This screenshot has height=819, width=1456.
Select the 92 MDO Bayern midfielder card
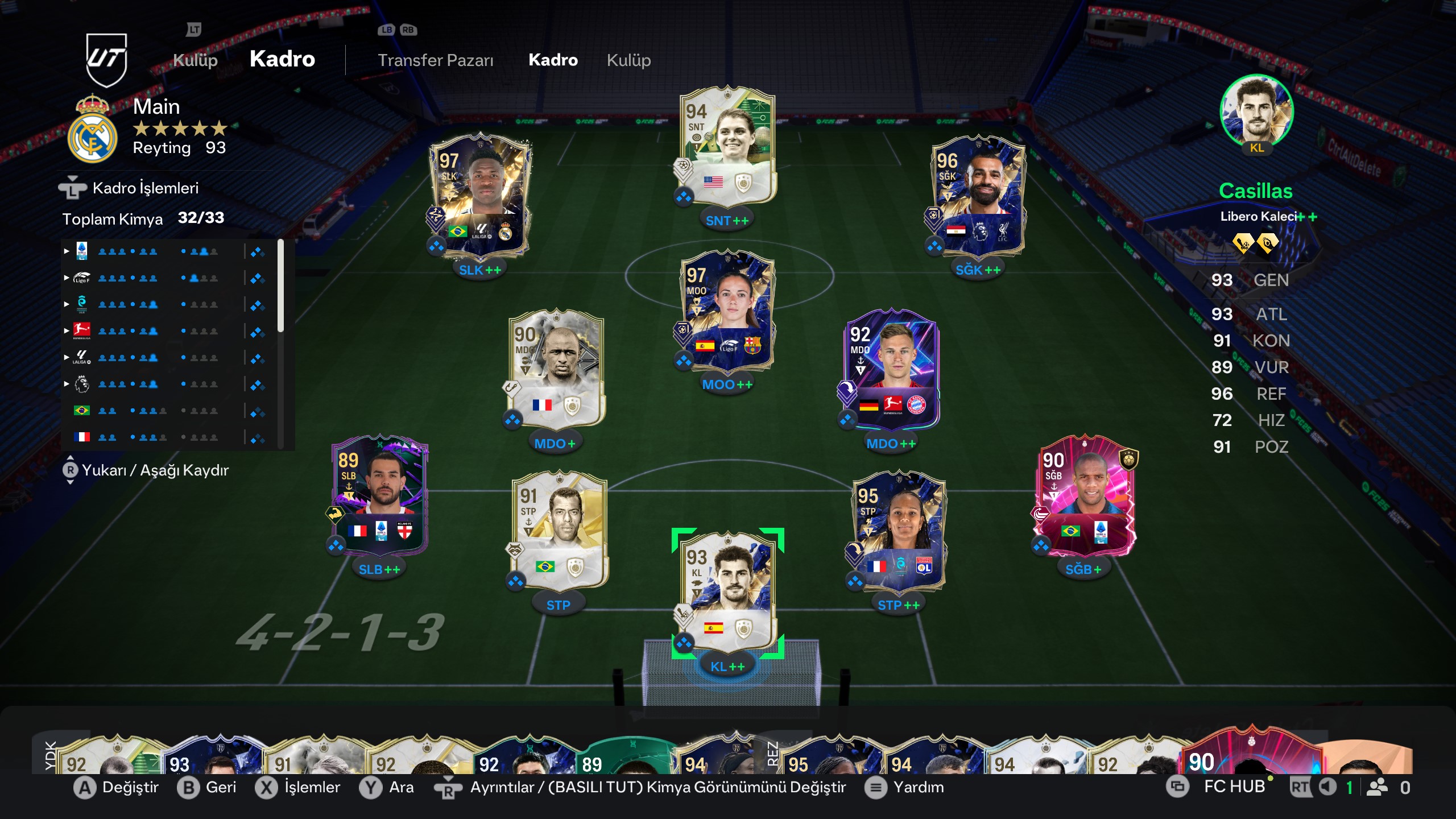(891, 370)
